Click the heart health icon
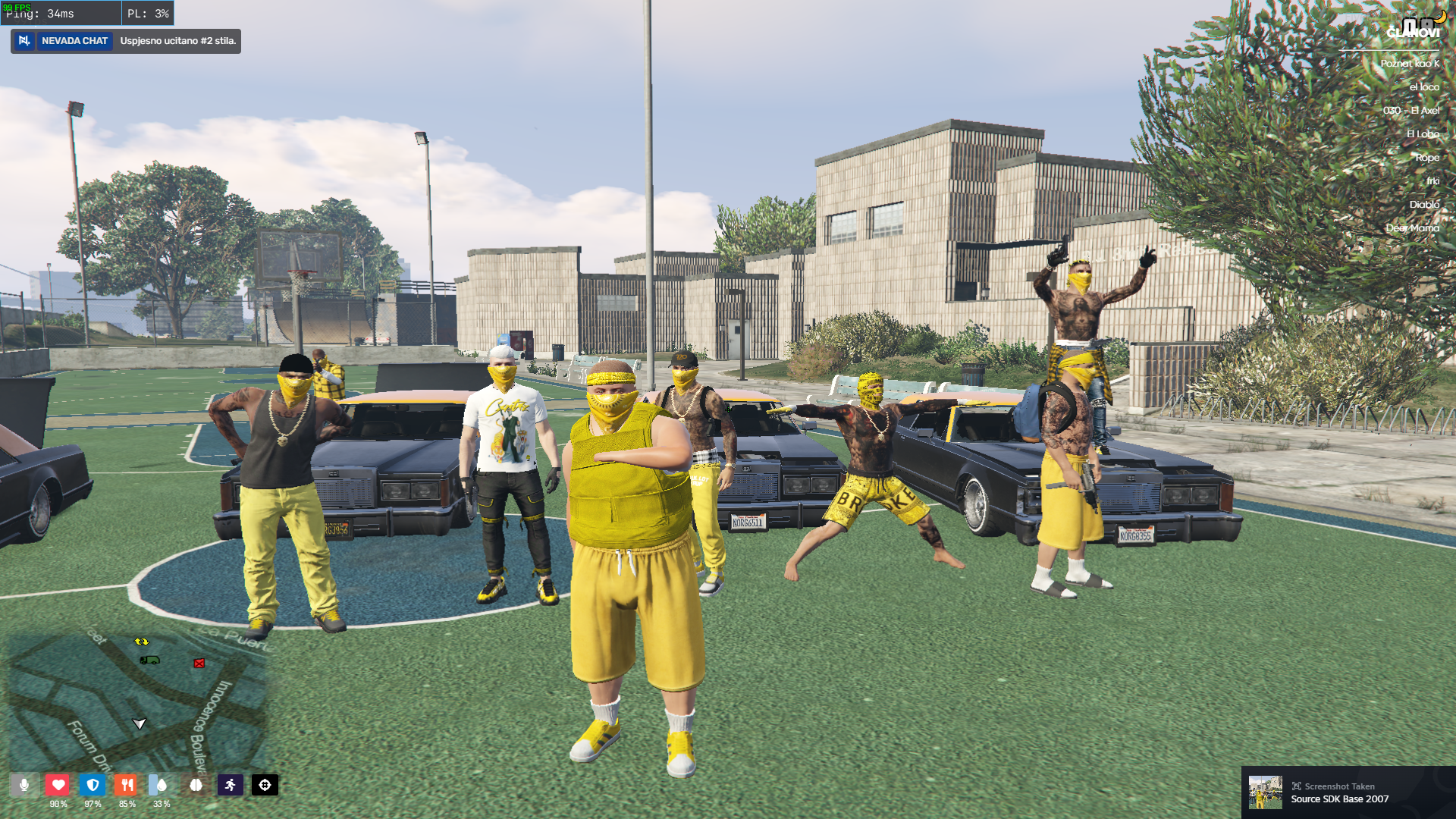This screenshot has height=819, width=1456. pyautogui.click(x=58, y=785)
